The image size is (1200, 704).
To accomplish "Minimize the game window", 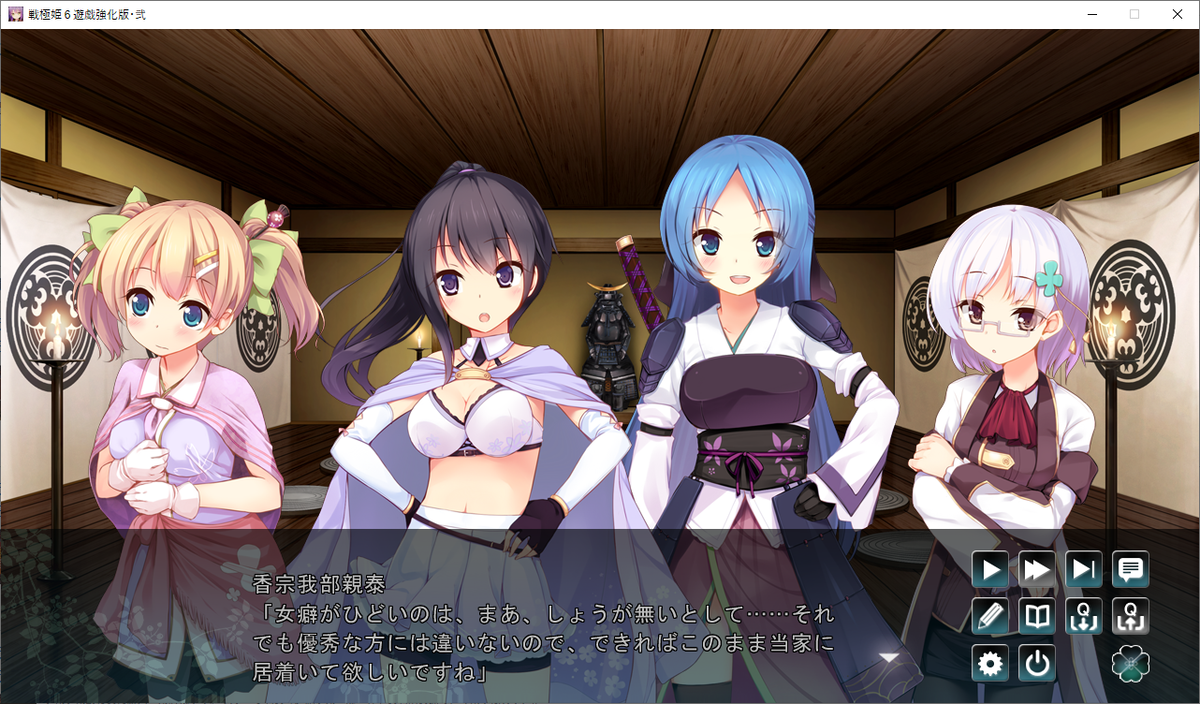I will [1088, 14].
